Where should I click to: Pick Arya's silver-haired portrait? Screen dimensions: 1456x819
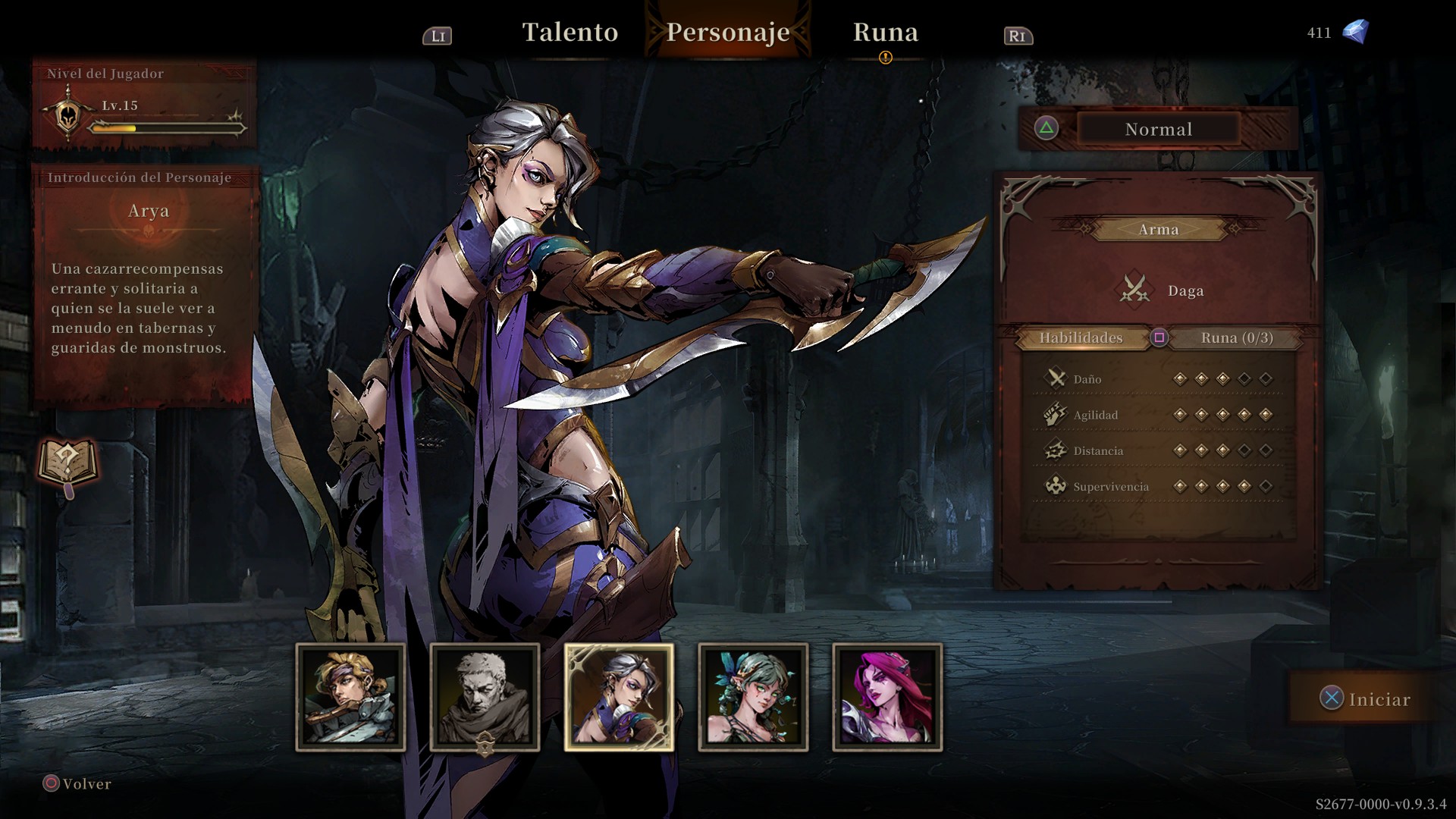tap(619, 697)
